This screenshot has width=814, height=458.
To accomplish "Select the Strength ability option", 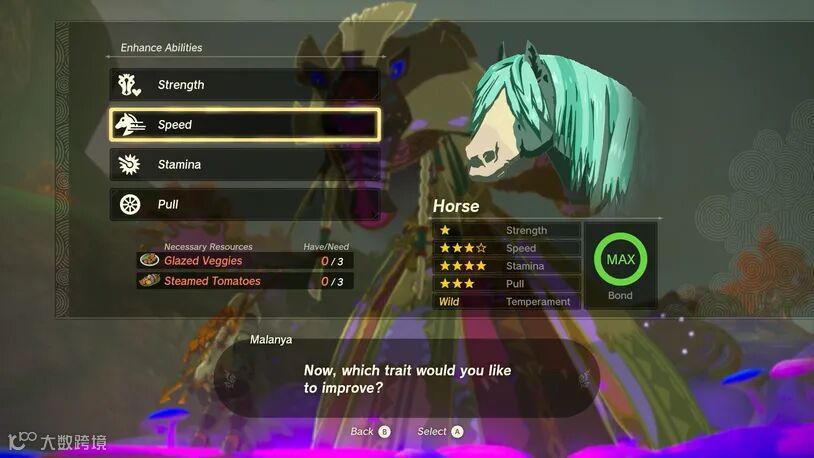I will point(244,85).
